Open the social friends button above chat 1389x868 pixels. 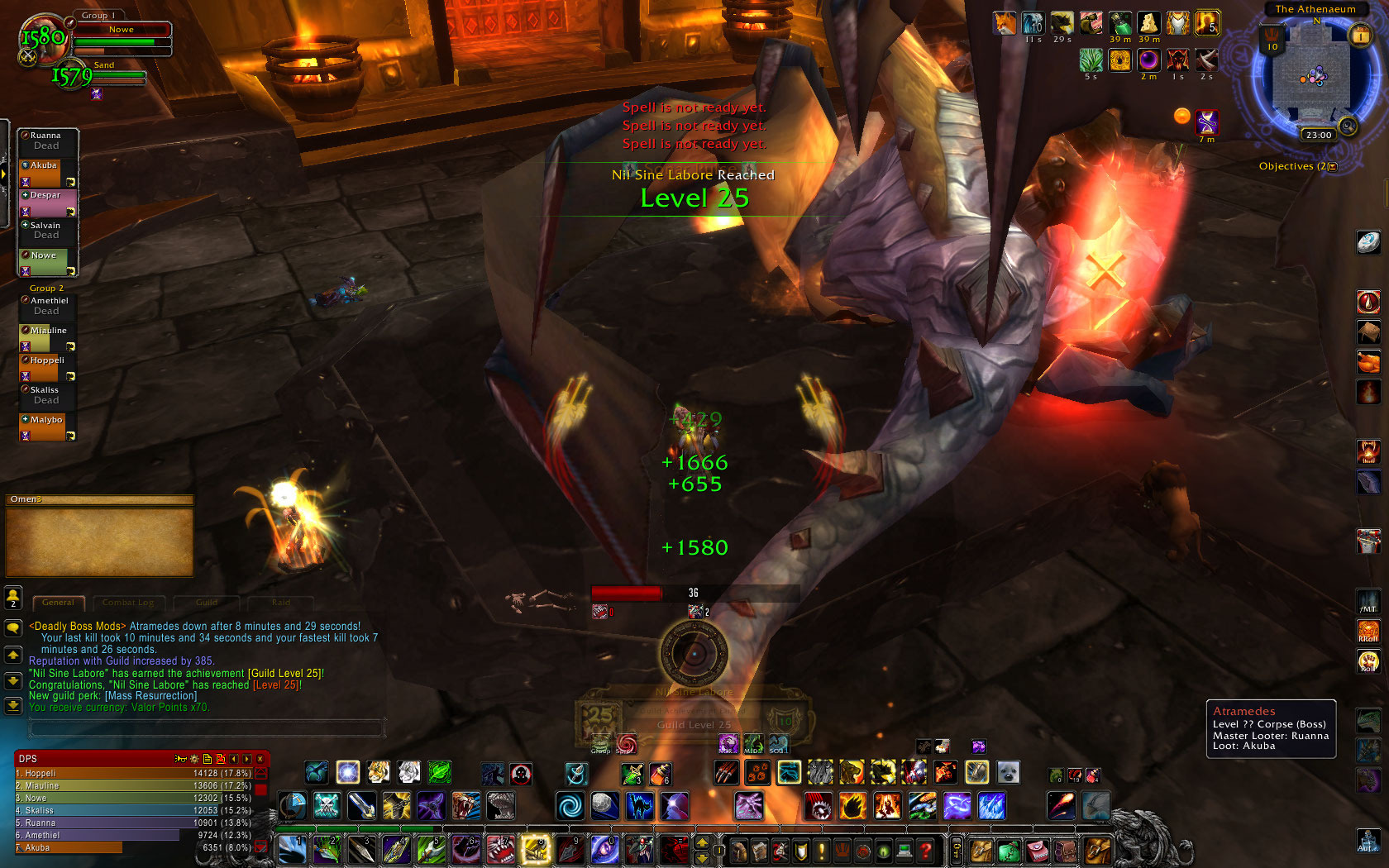click(13, 597)
